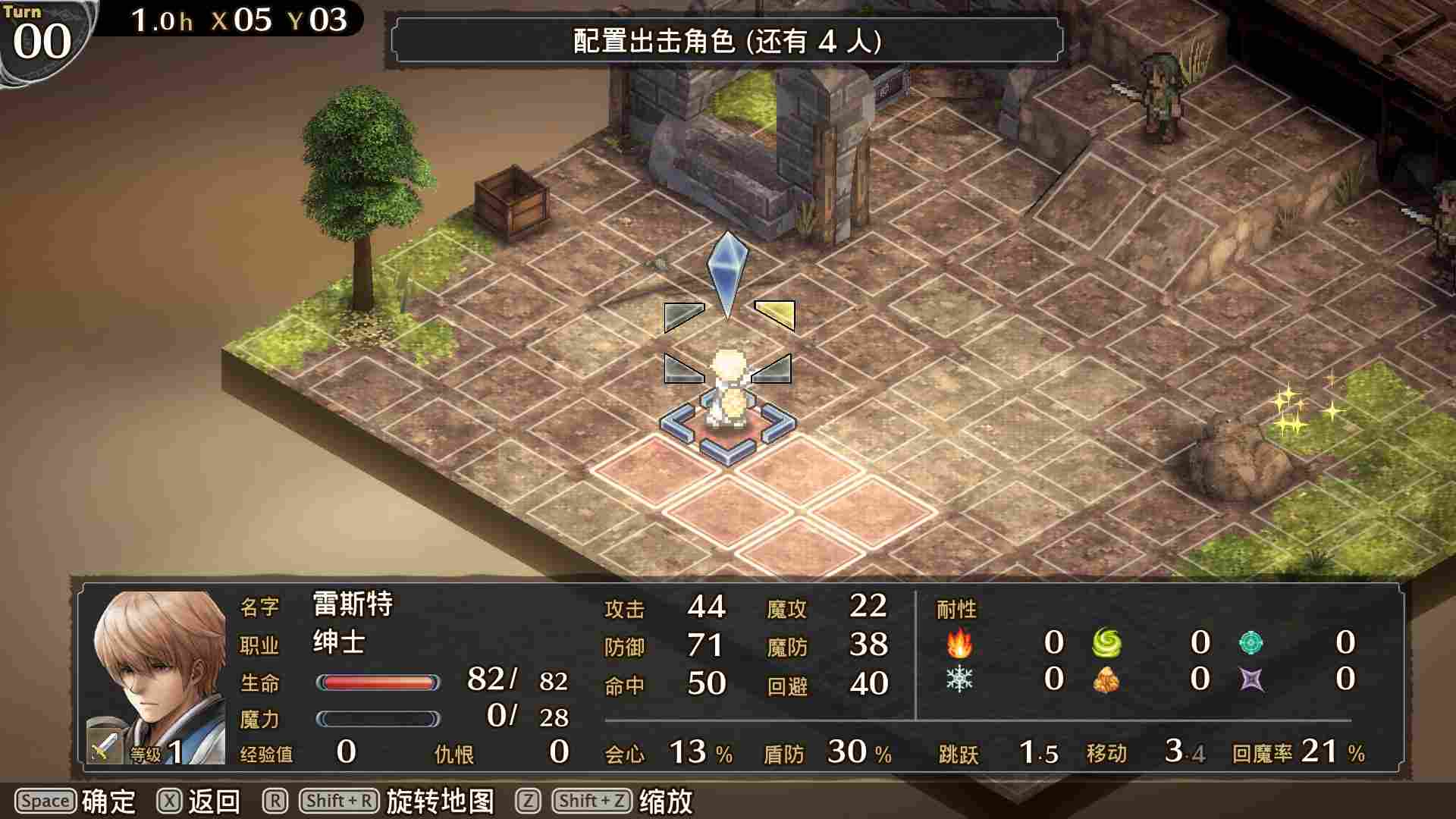Image resolution: width=1456 pixels, height=819 pixels.
Task: Click the Space key icon in the hint bar
Action: pyautogui.click(x=45, y=800)
